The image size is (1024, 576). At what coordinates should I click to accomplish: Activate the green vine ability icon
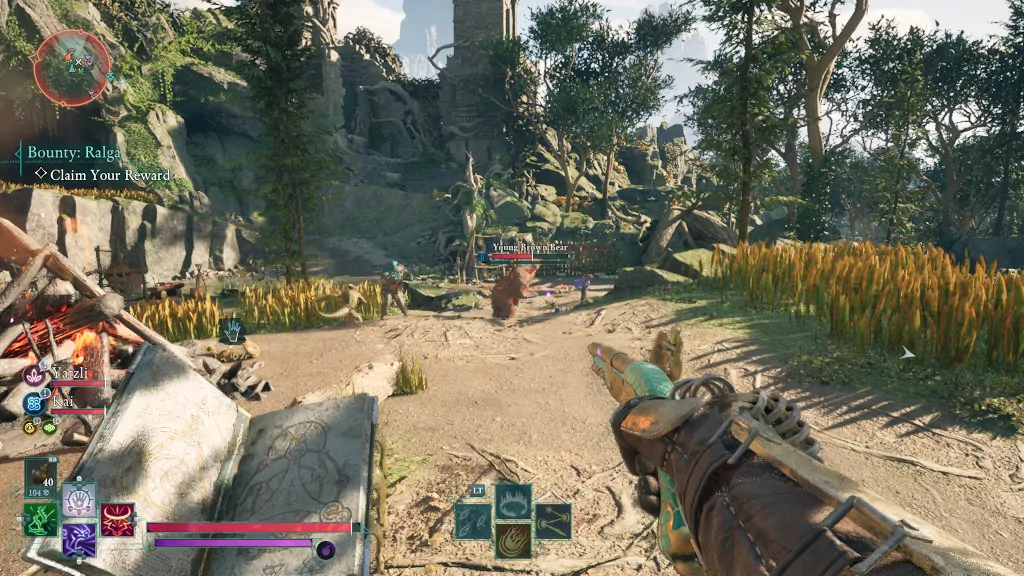point(41,519)
